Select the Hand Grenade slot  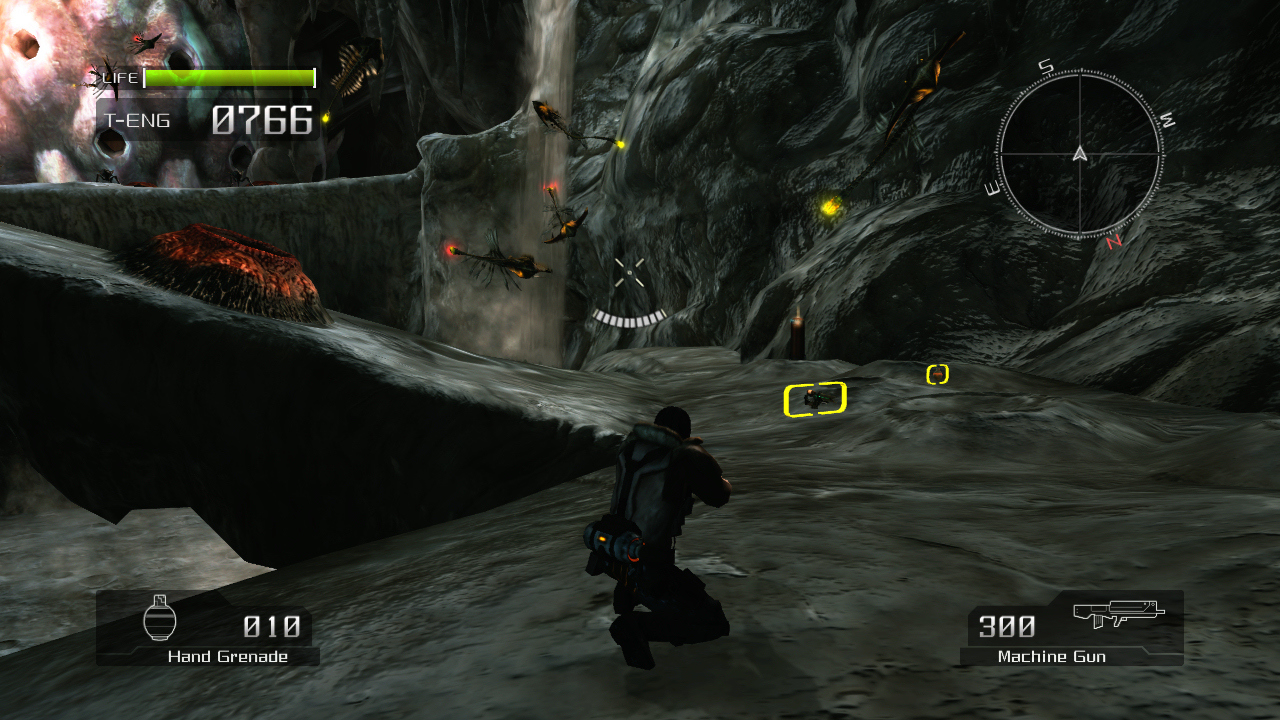[x=208, y=628]
